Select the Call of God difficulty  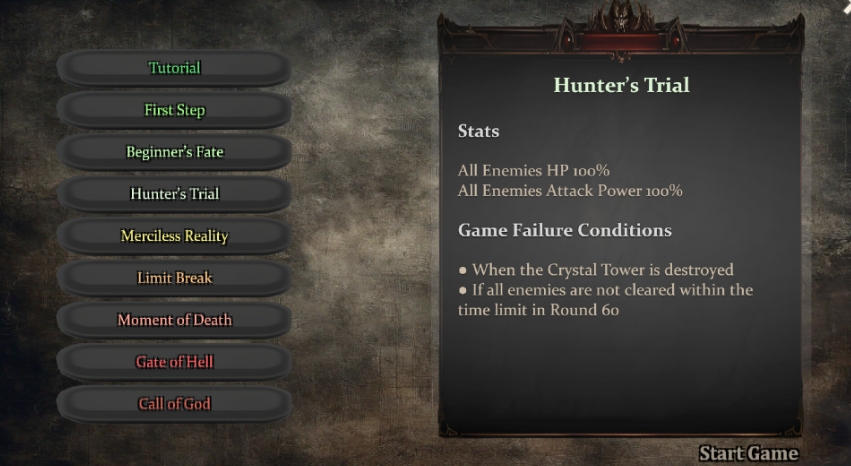175,404
